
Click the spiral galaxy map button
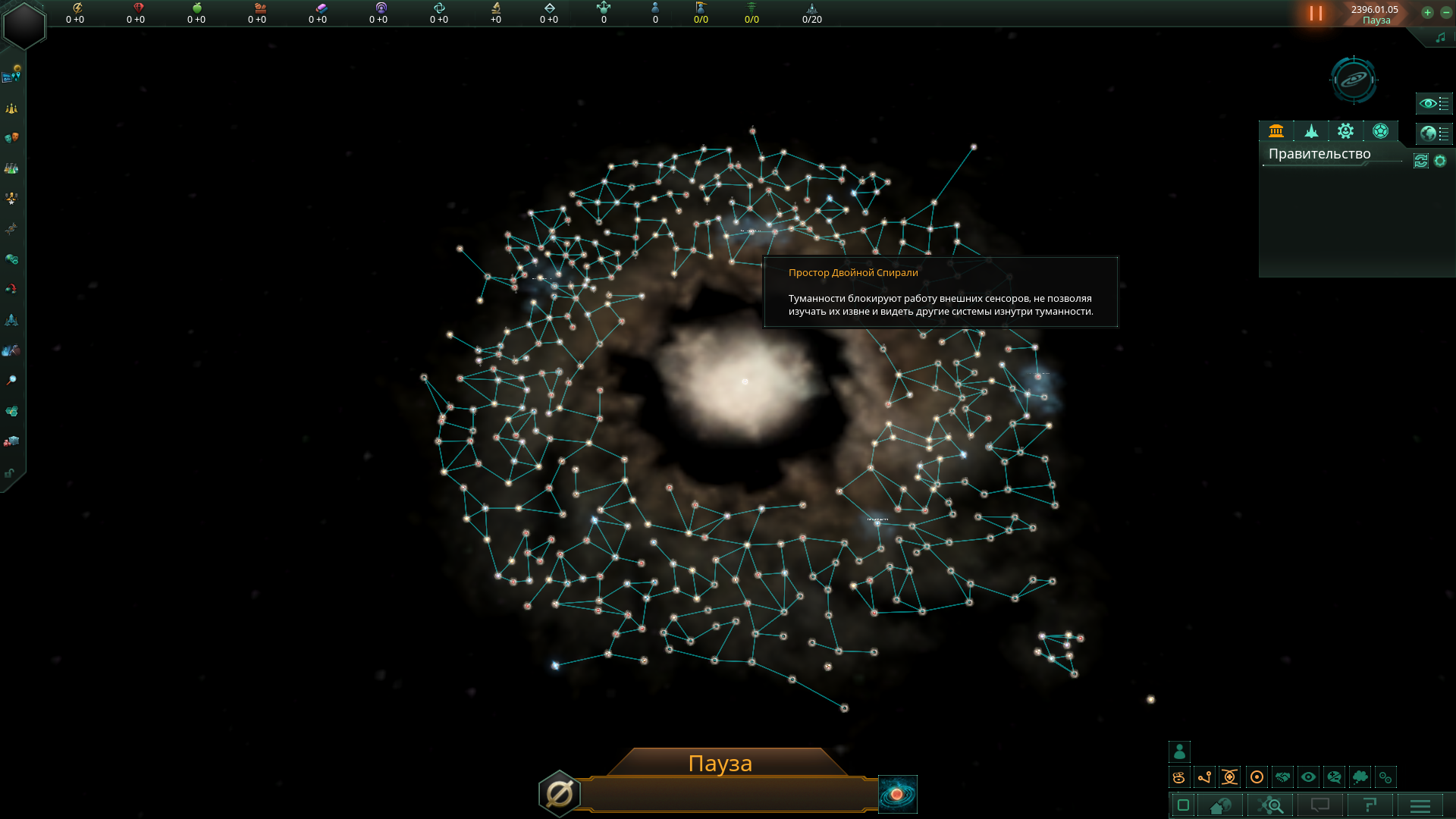pyautogui.click(x=897, y=794)
